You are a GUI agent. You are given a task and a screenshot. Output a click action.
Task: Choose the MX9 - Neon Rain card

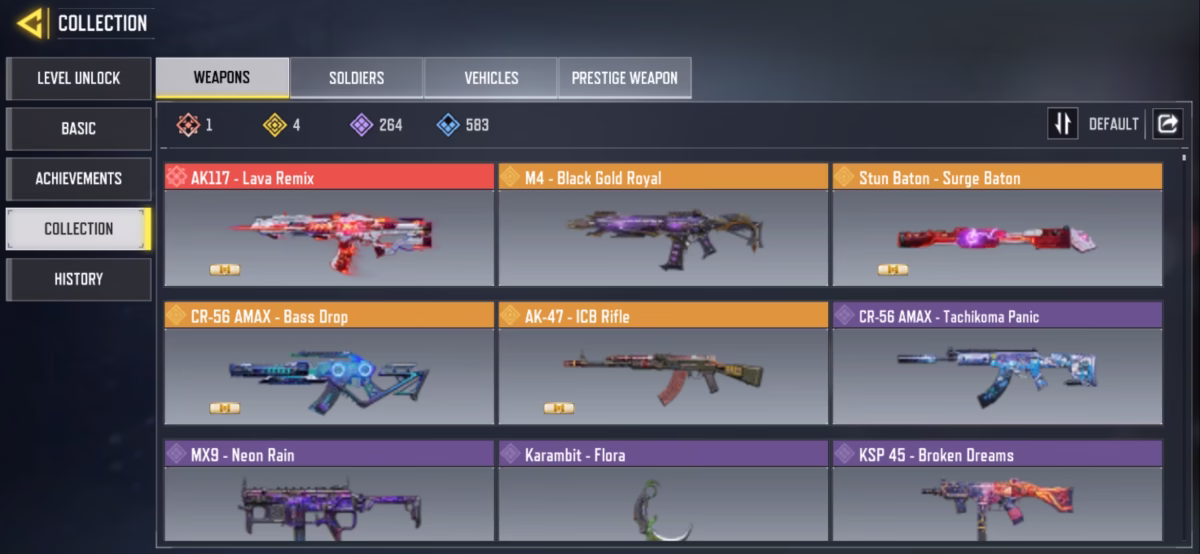(329, 494)
